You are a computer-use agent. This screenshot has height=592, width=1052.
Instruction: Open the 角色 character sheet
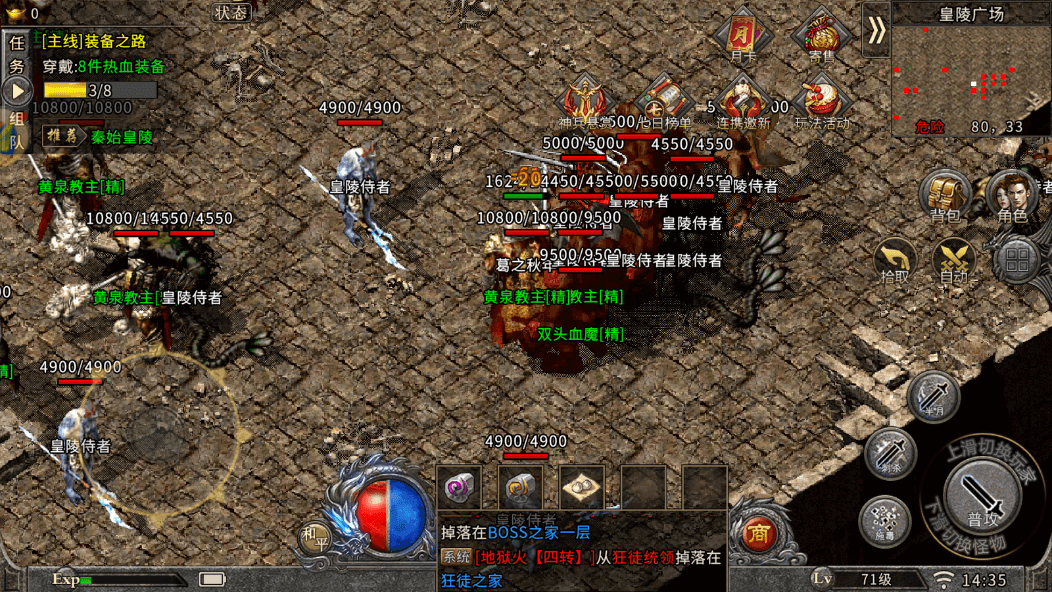(x=1012, y=194)
